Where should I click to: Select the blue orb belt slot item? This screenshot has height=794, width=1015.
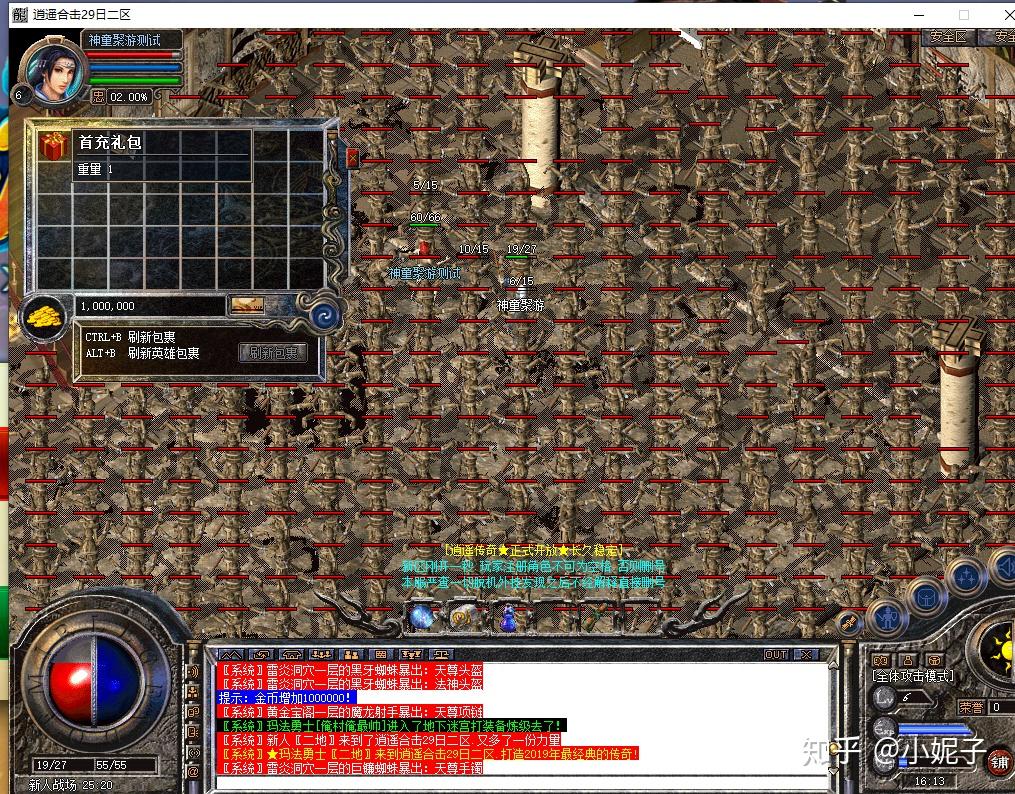pos(421,617)
